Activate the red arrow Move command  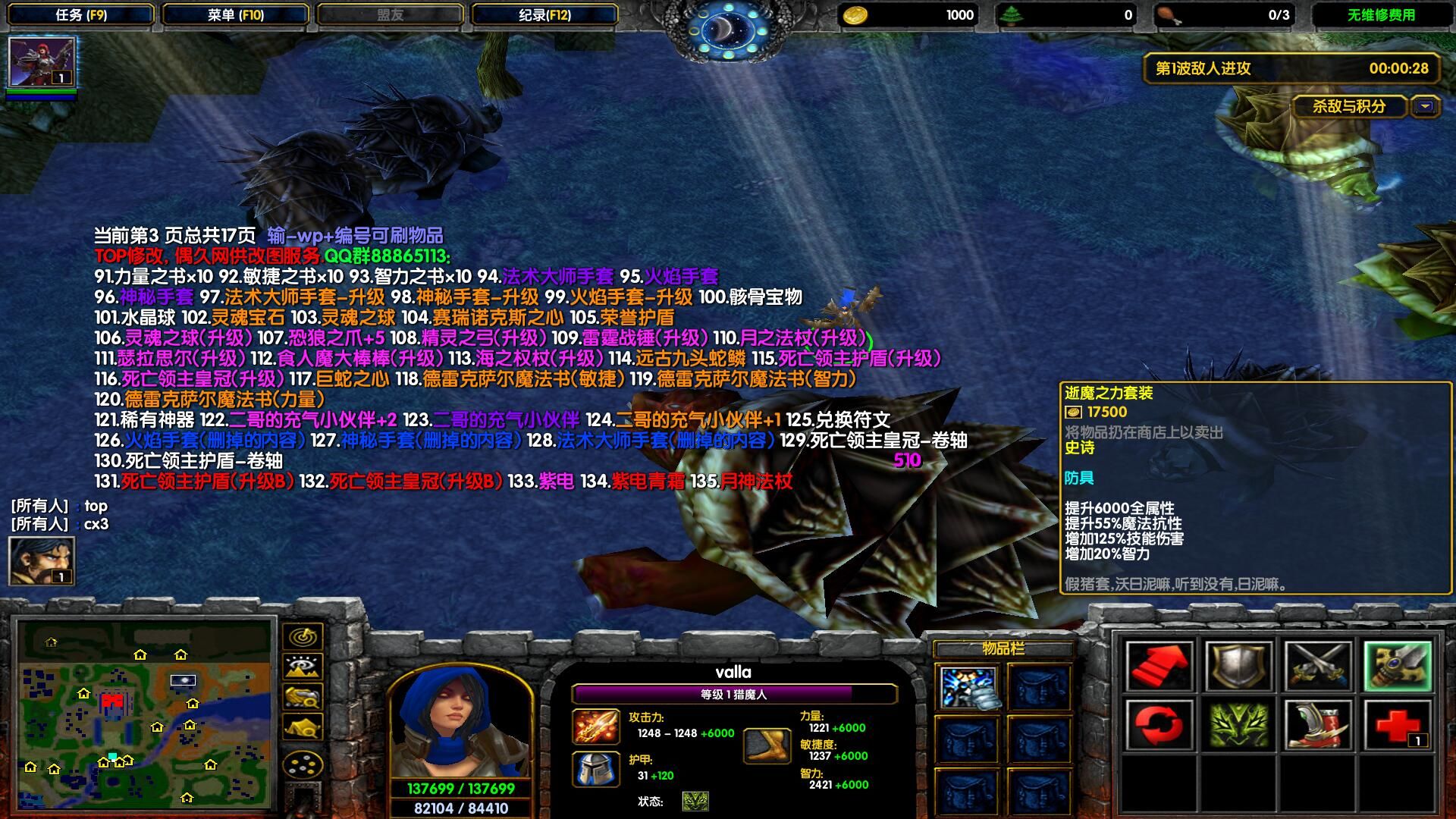coord(1159,666)
